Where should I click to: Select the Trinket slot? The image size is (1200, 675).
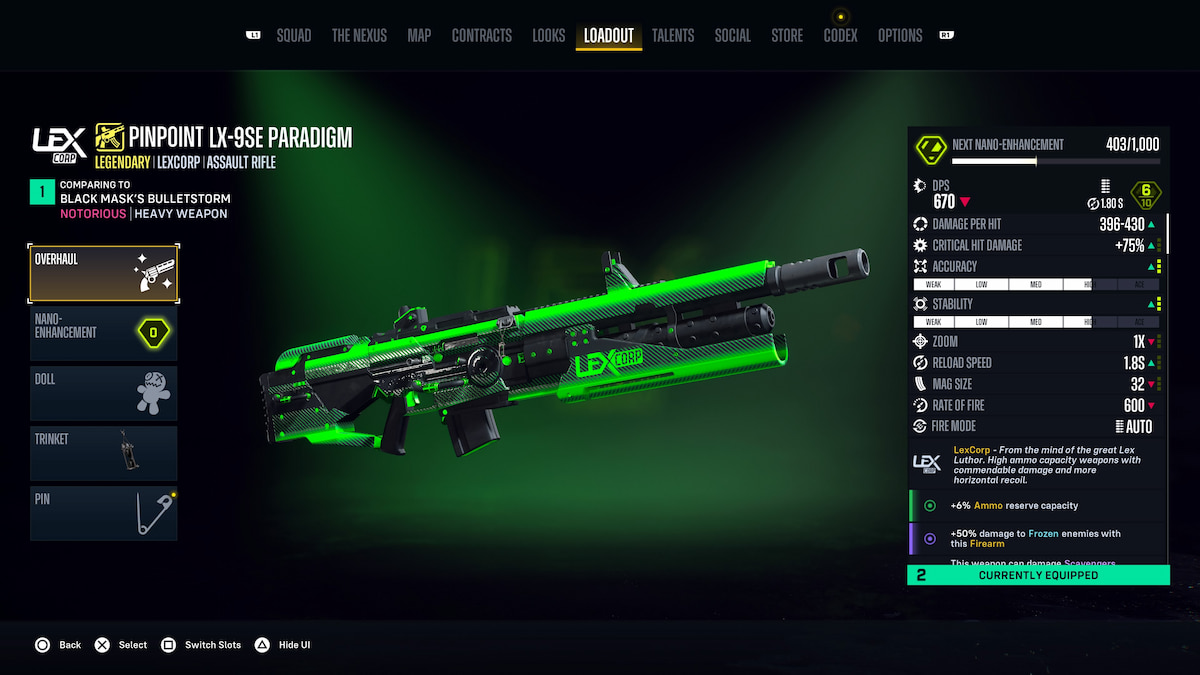tap(104, 453)
